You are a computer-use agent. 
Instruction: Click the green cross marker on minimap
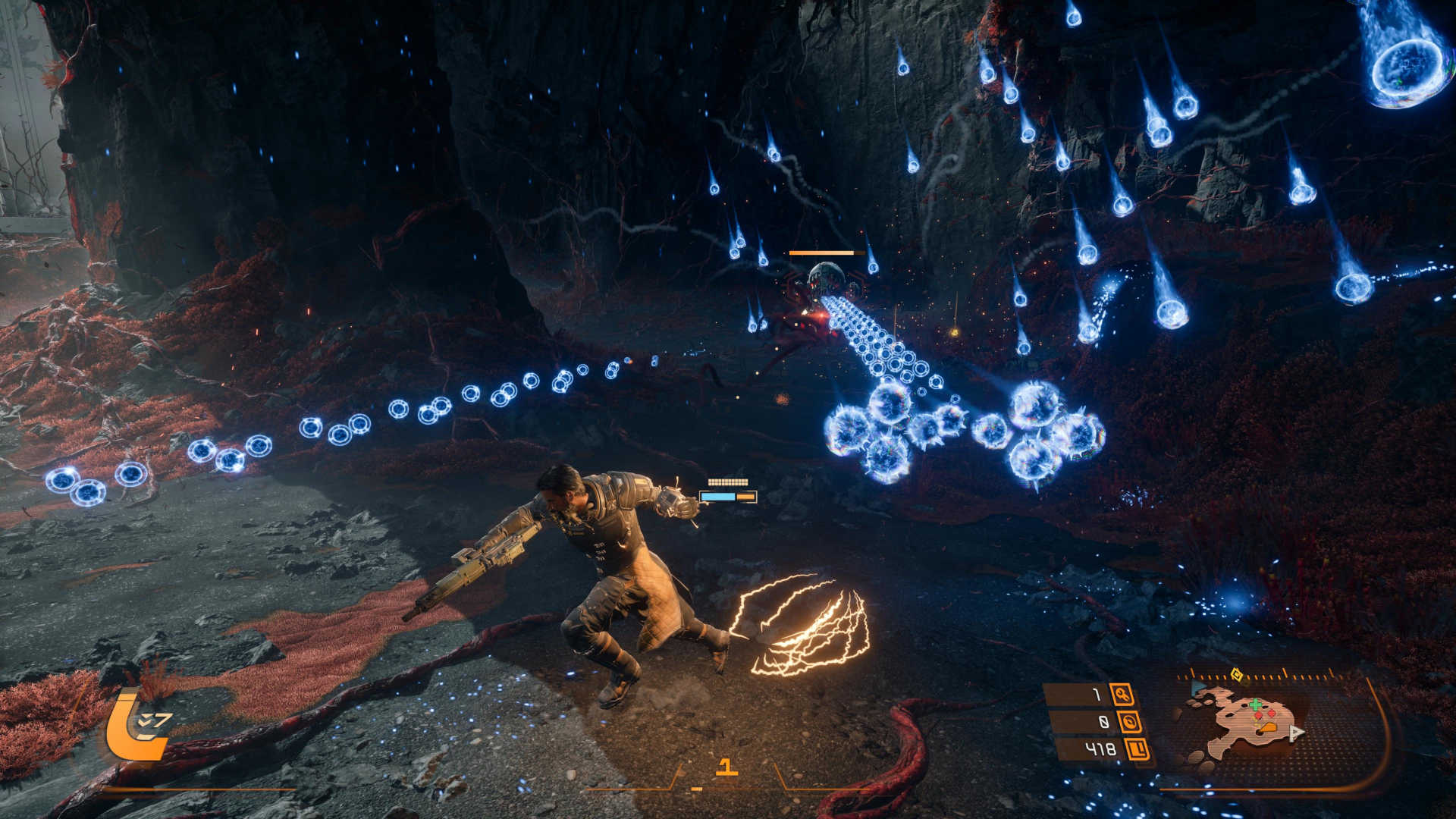1255,705
